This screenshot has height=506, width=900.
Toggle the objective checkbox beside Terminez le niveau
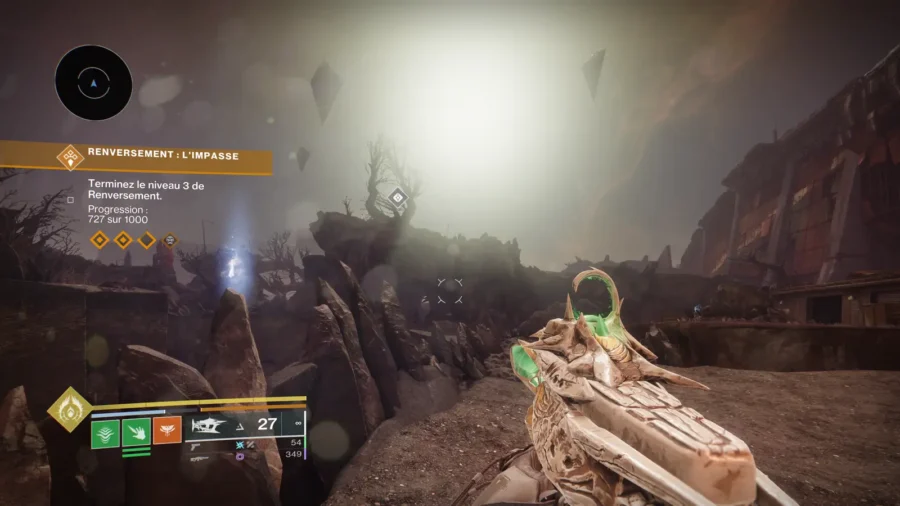[x=70, y=199]
